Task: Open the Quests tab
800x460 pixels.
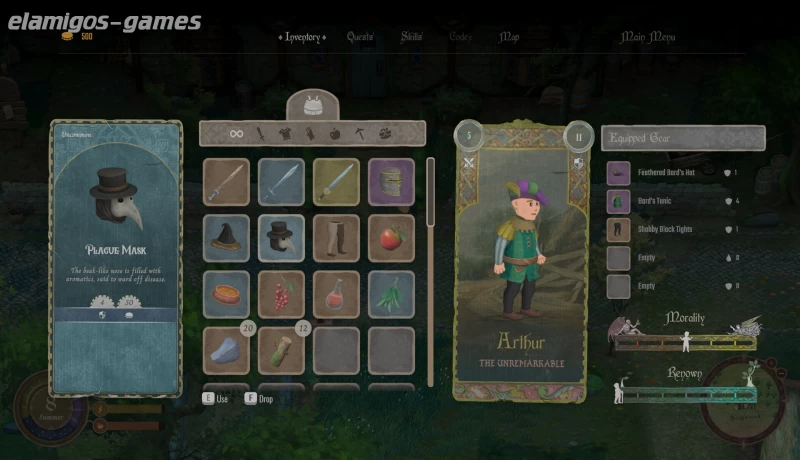Action: [360, 37]
